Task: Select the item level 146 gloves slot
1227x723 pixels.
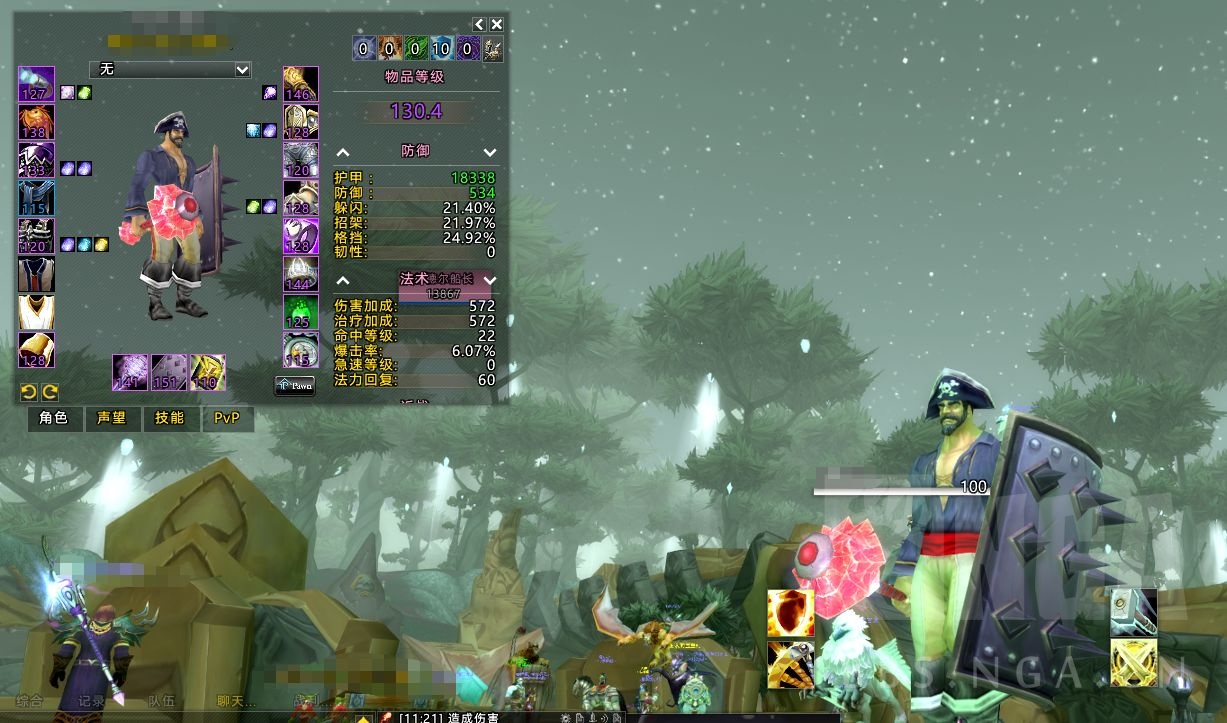Action: [x=300, y=84]
